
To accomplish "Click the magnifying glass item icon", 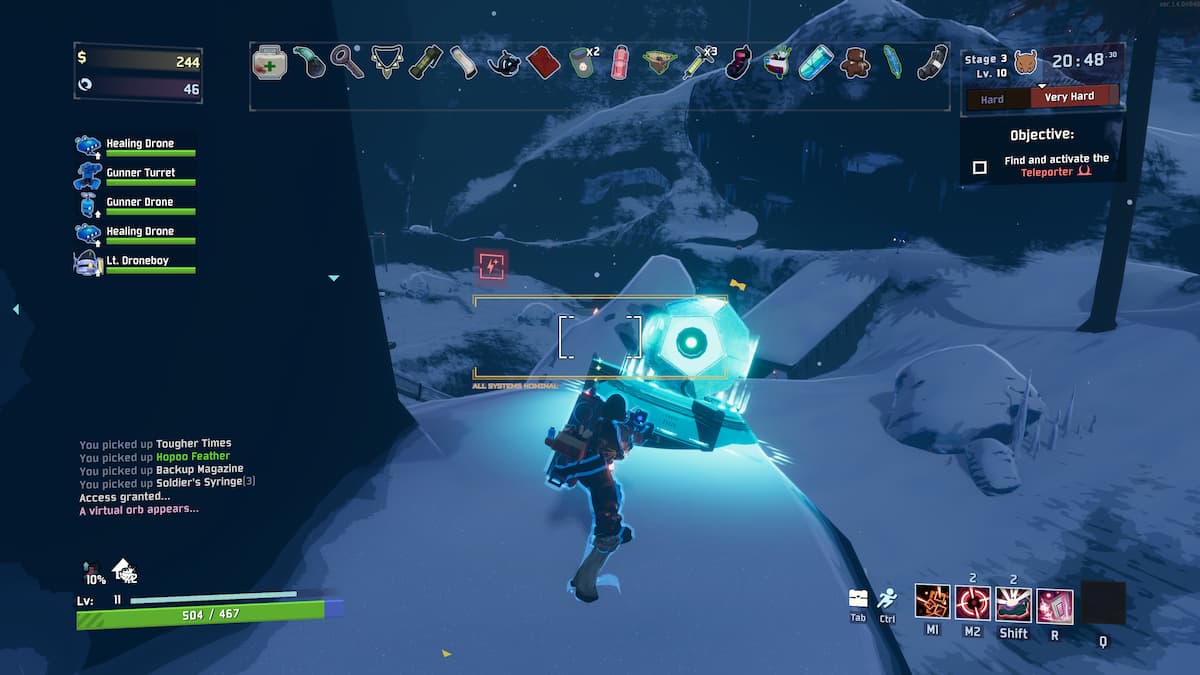I will tap(347, 62).
